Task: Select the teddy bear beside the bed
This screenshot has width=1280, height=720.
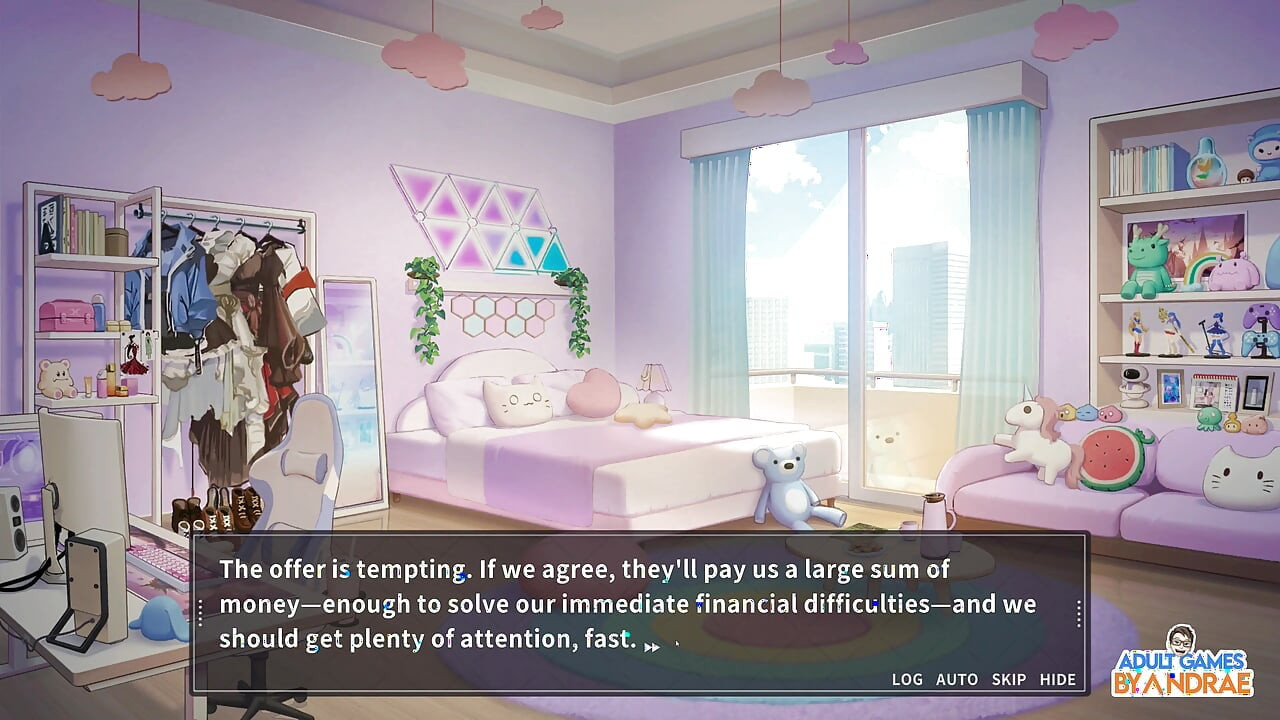Action: click(x=785, y=490)
